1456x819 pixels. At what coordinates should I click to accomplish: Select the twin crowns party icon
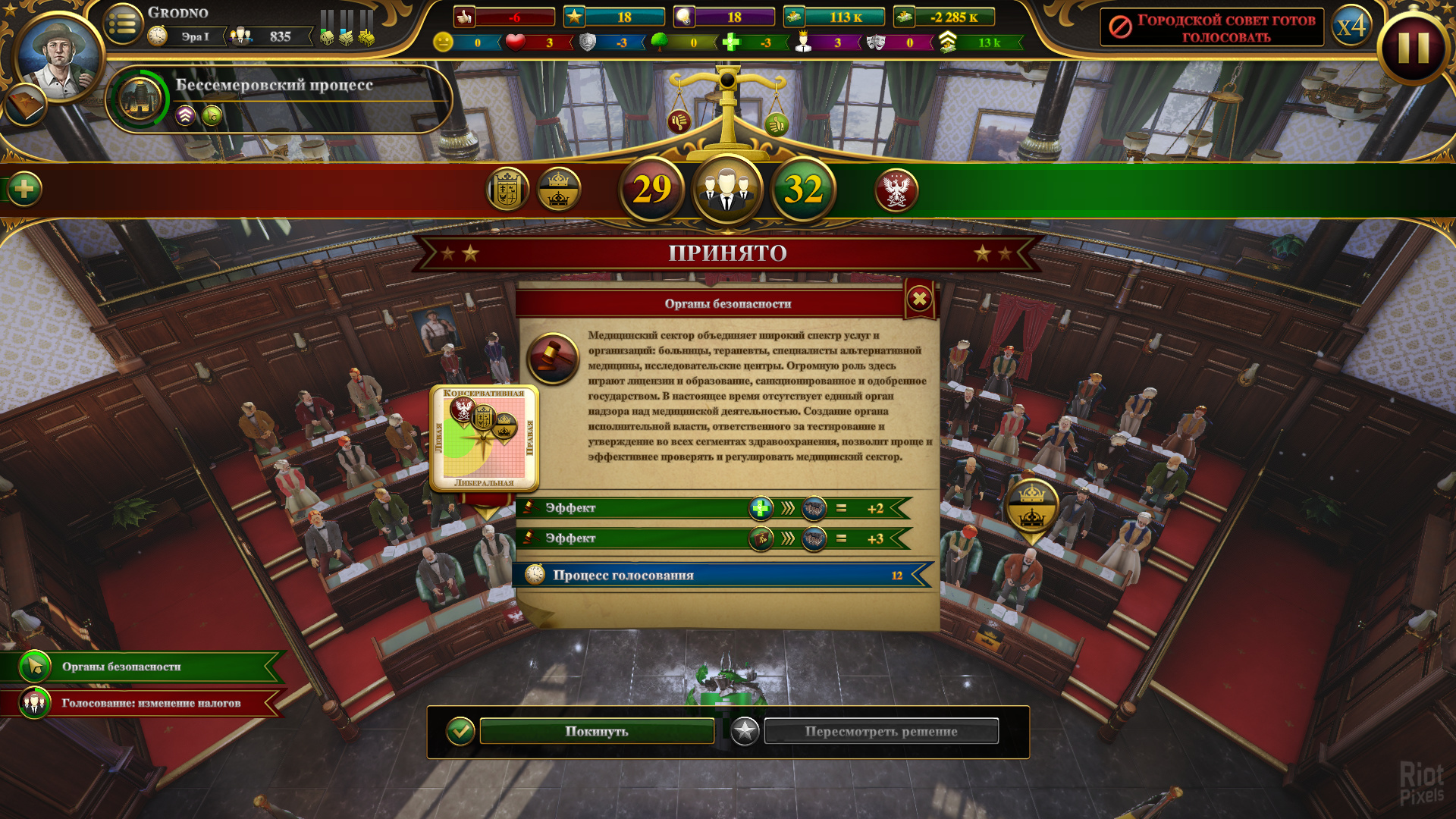pyautogui.click(x=559, y=190)
